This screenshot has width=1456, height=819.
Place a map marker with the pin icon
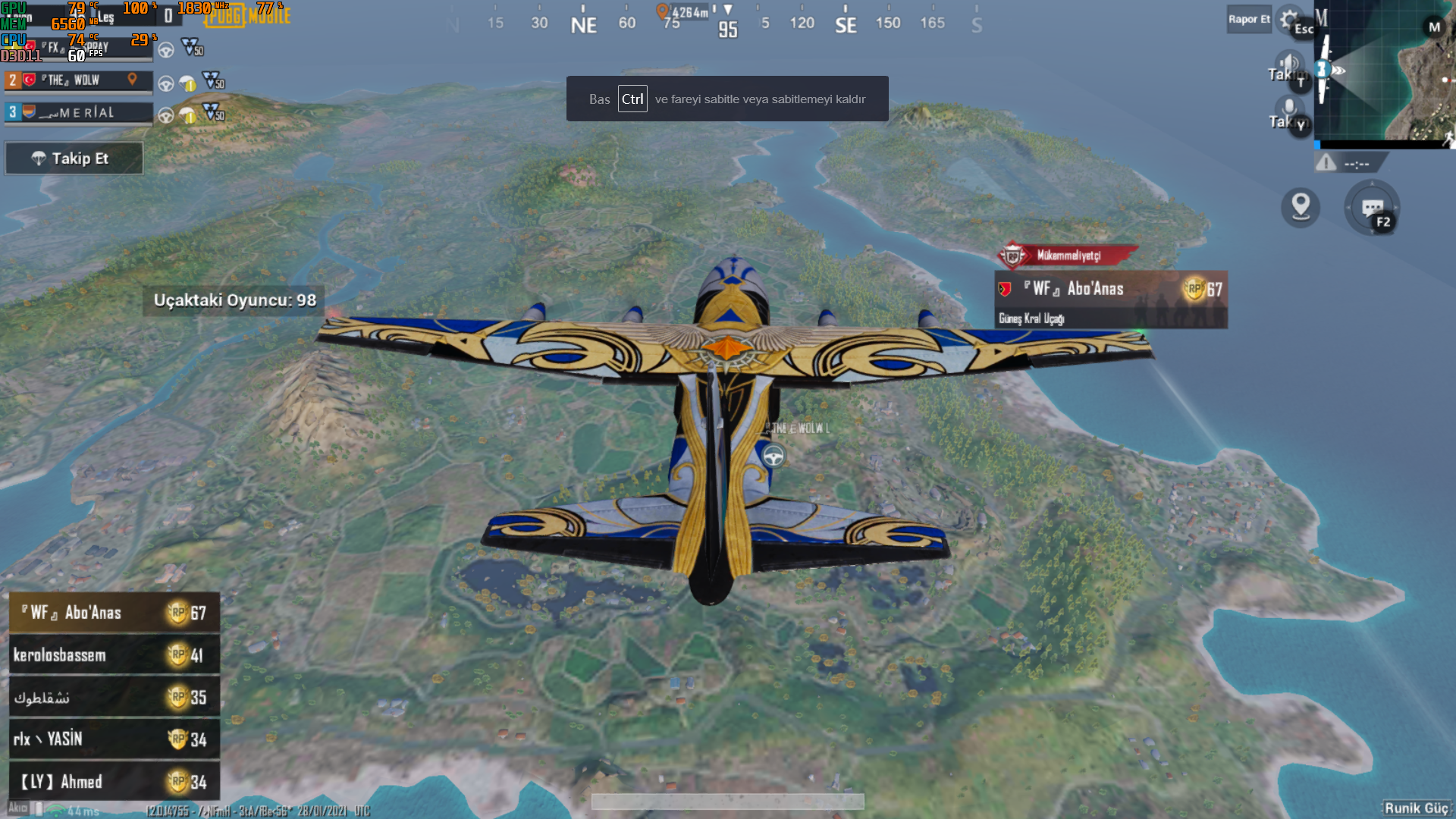[1301, 207]
